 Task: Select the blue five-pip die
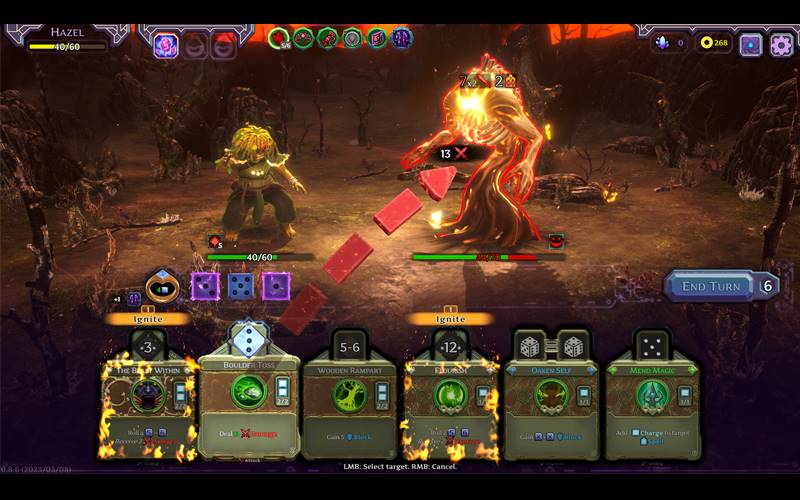(240, 286)
